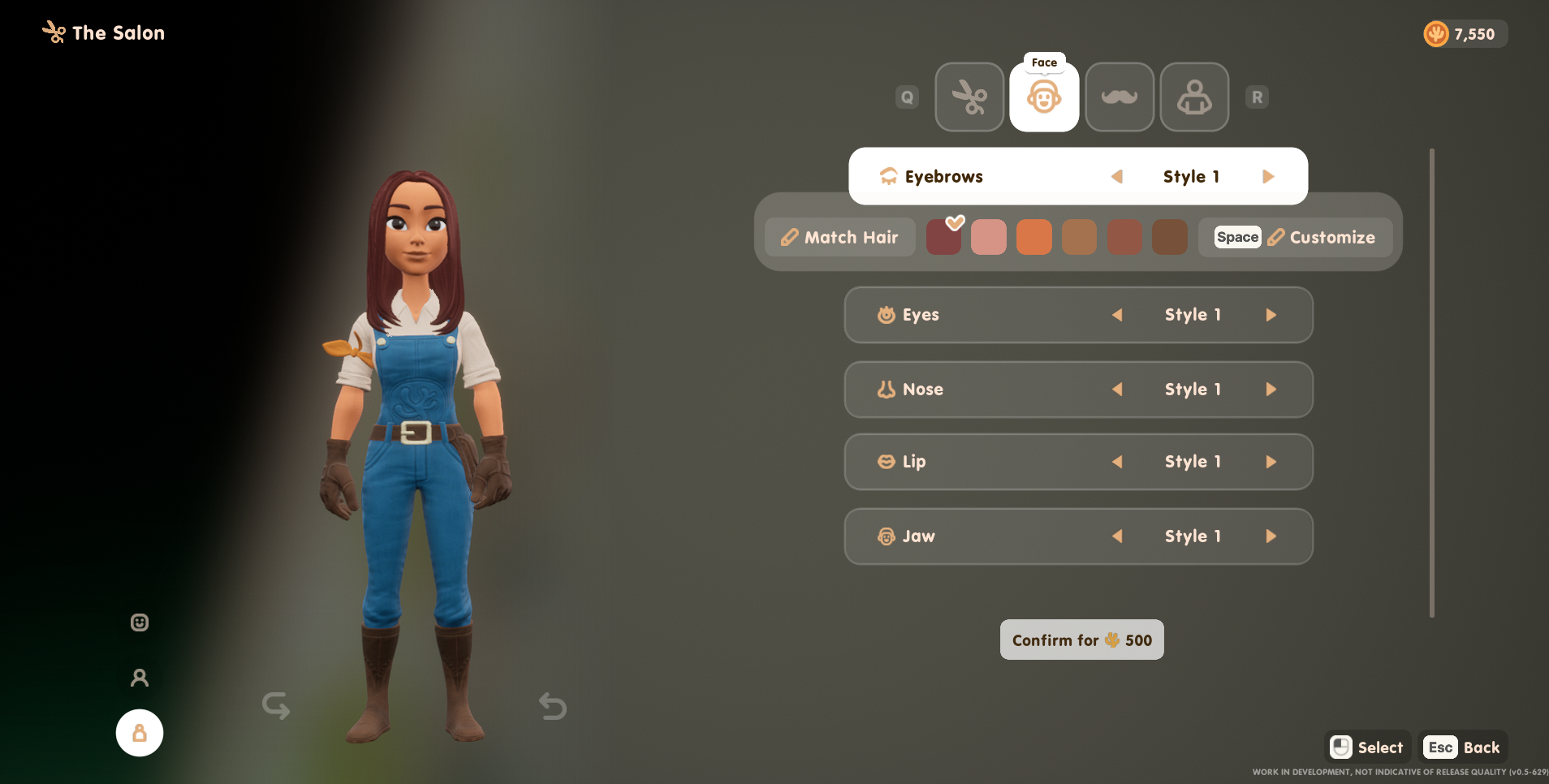Rotate character with right curved arrow

(x=552, y=706)
